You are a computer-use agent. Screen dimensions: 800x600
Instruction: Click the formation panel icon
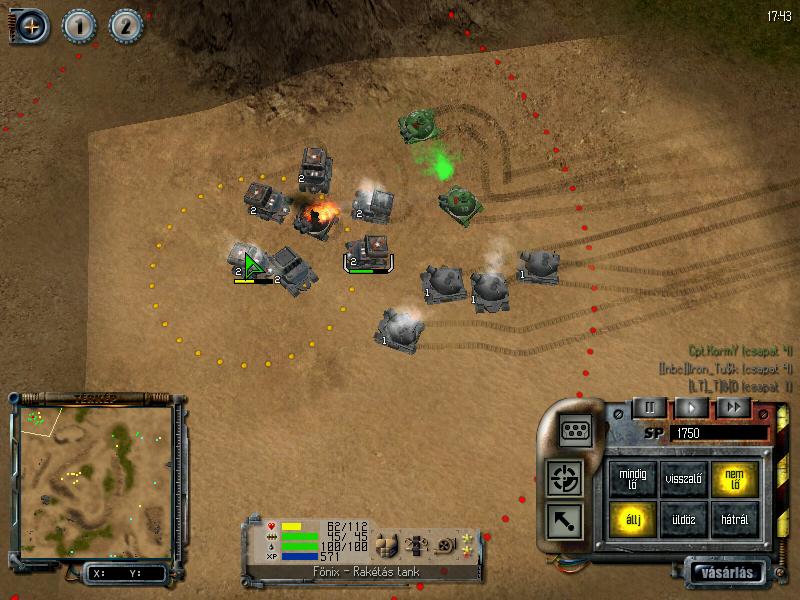[575, 428]
